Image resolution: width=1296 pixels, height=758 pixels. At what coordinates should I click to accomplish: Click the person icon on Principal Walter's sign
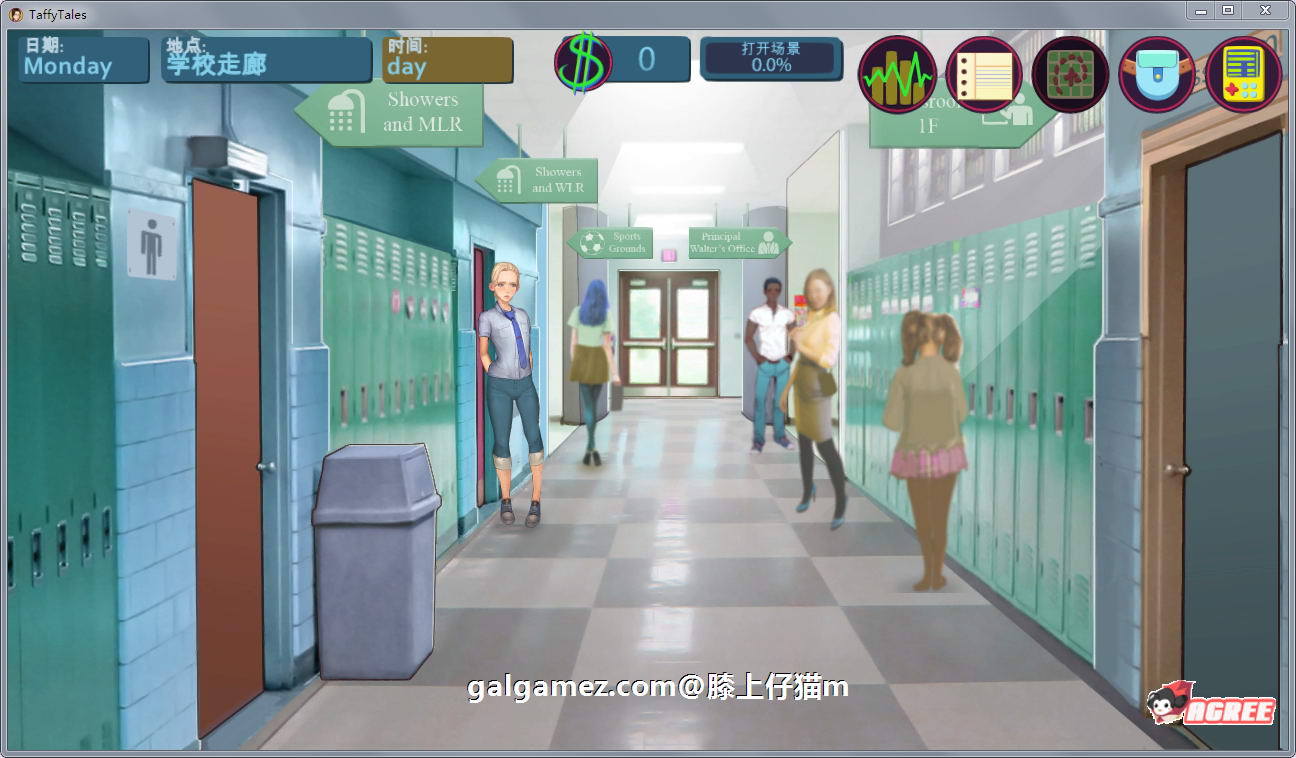(770, 241)
